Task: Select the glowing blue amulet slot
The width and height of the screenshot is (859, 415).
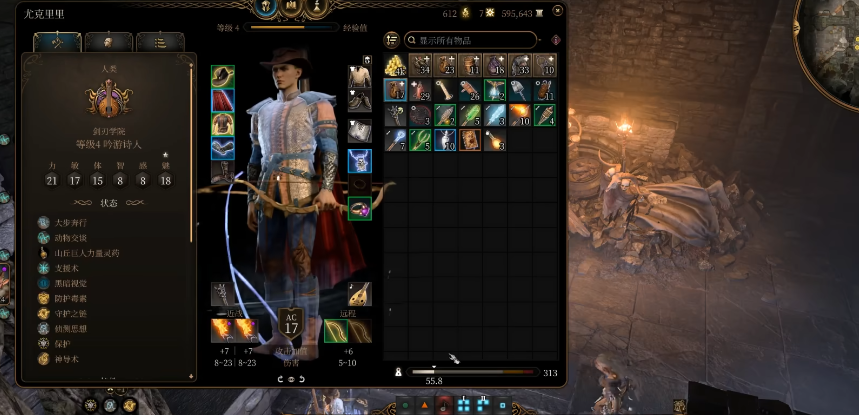Action: (359, 160)
